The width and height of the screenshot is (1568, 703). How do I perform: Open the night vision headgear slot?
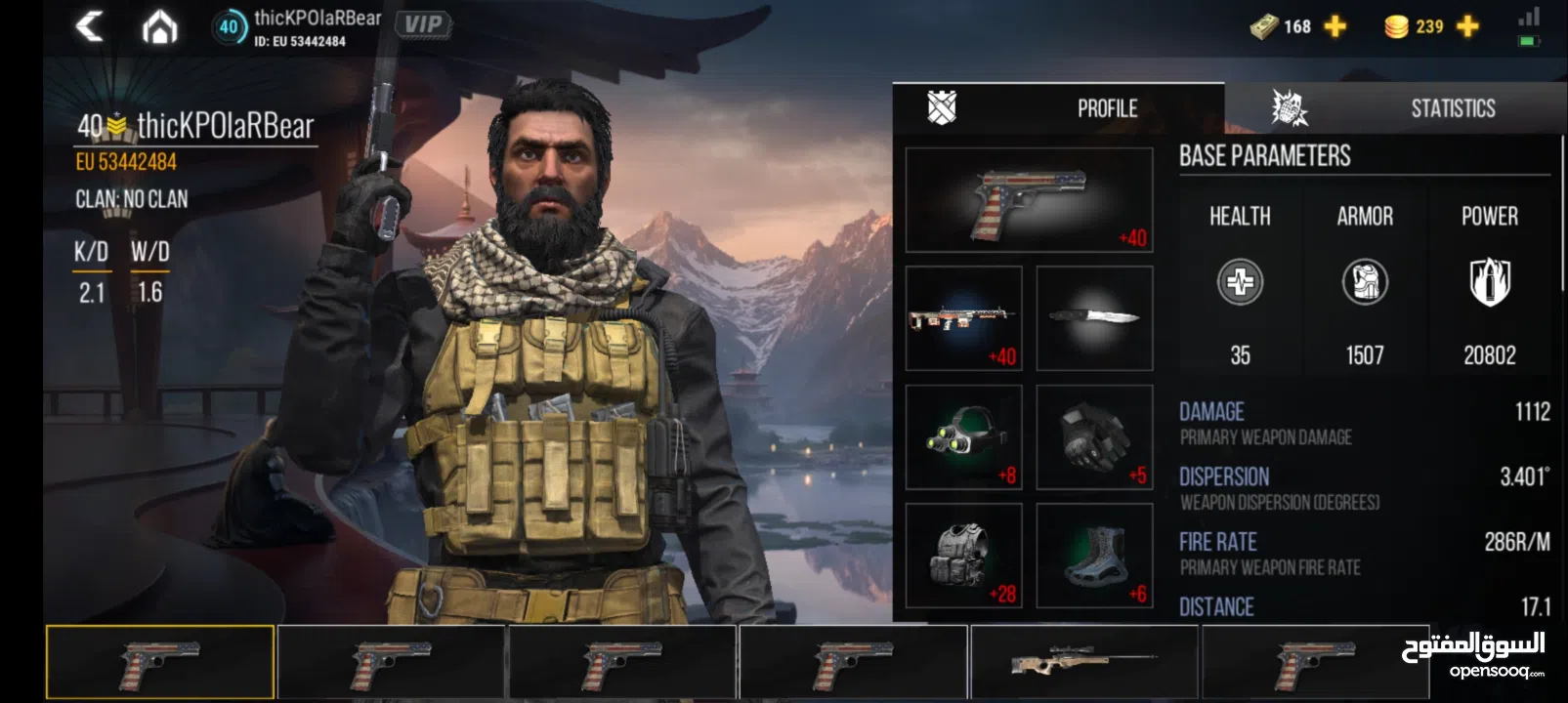point(962,434)
